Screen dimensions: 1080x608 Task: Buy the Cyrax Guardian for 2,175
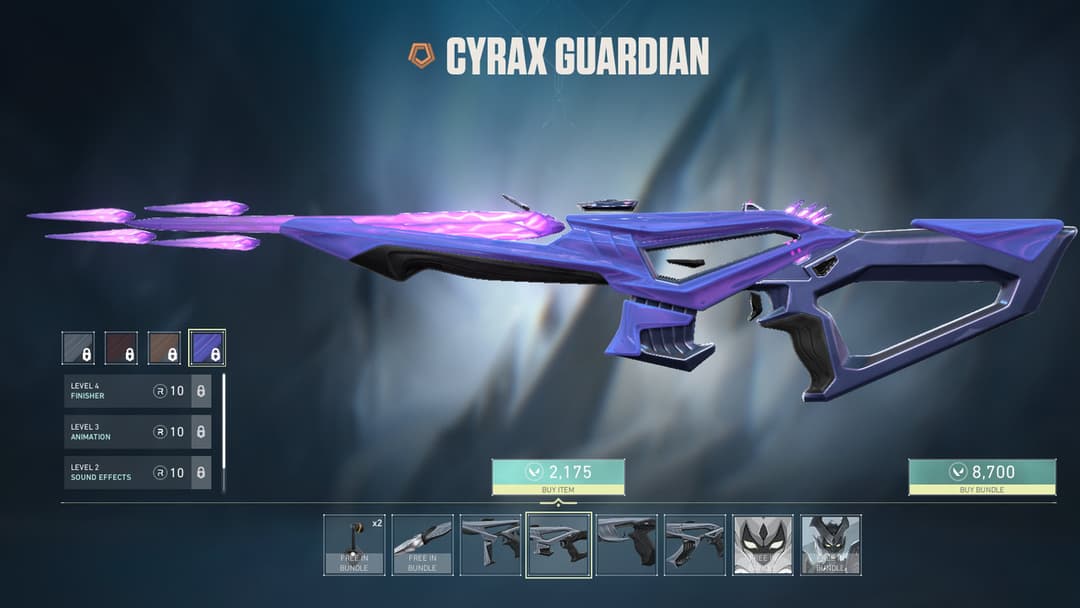pos(558,476)
